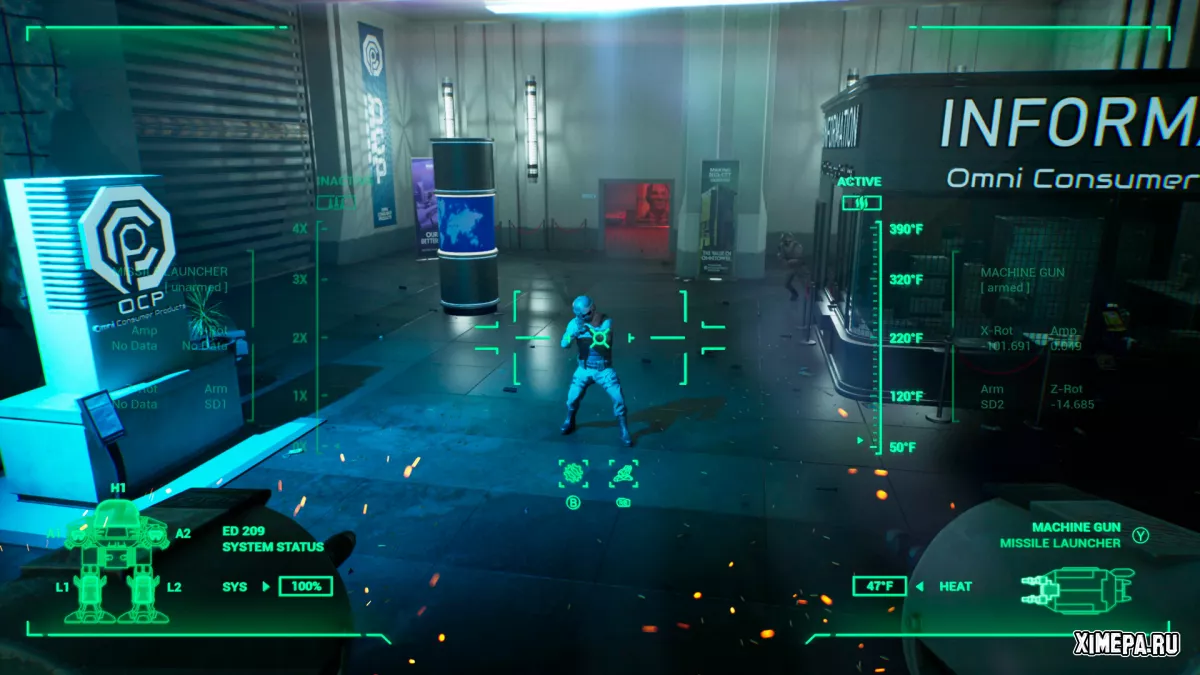Select the gear-shaped ability icon
The width and height of the screenshot is (1200, 675).
click(x=573, y=474)
